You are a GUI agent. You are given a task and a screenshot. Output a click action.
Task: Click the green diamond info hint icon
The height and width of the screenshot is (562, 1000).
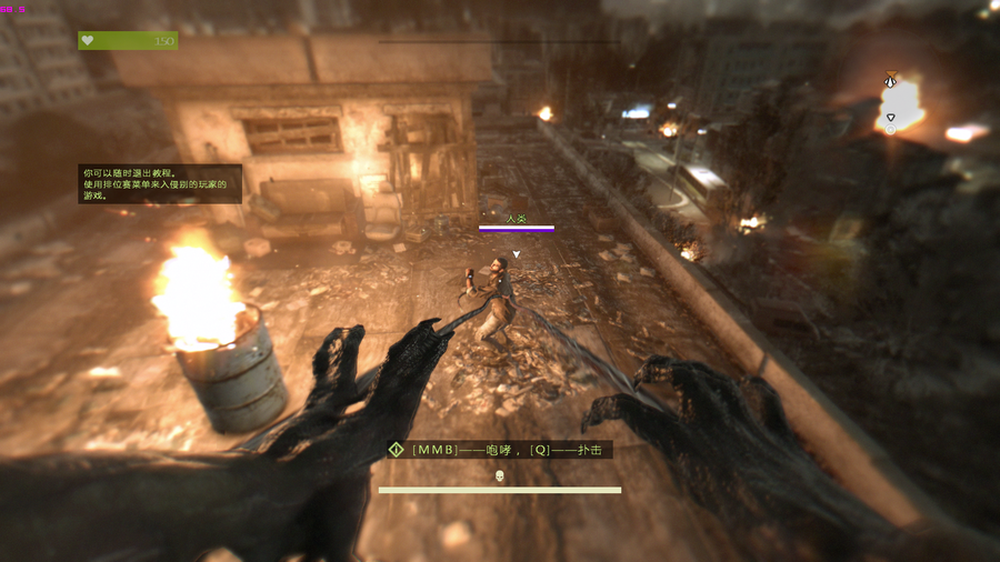click(396, 450)
